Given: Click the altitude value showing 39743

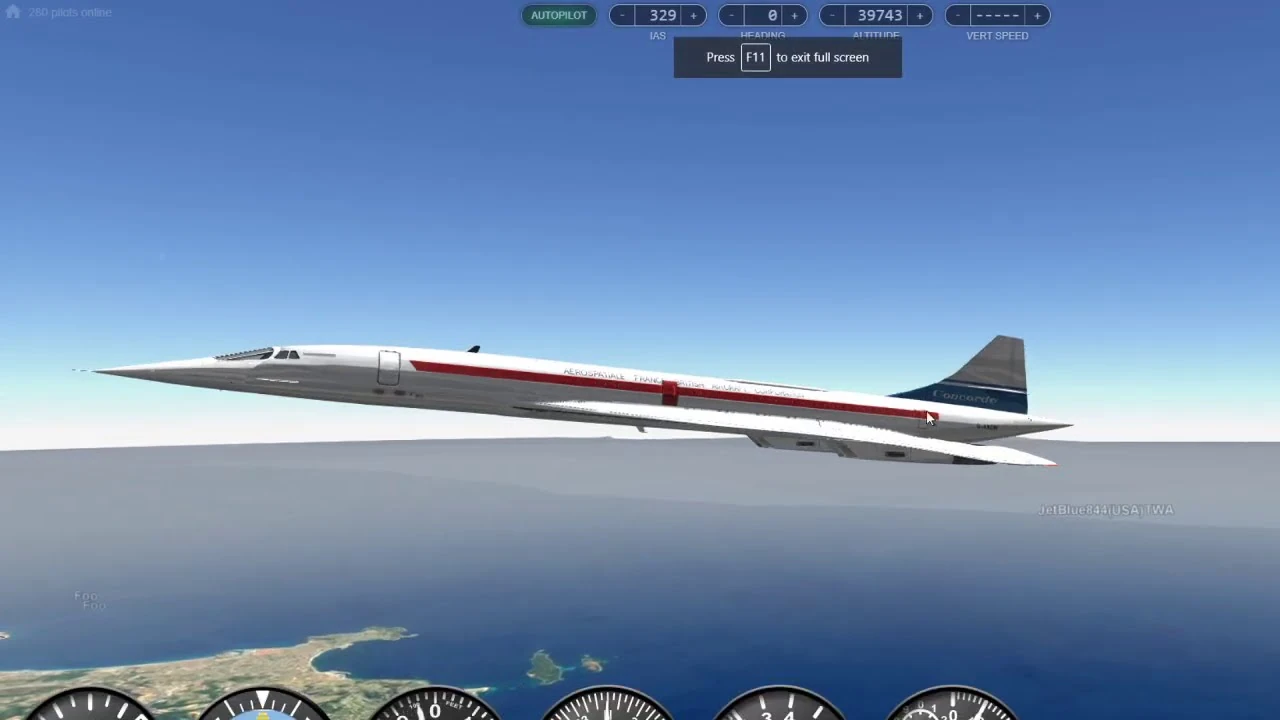Looking at the screenshot, I should pyautogui.click(x=879, y=15).
